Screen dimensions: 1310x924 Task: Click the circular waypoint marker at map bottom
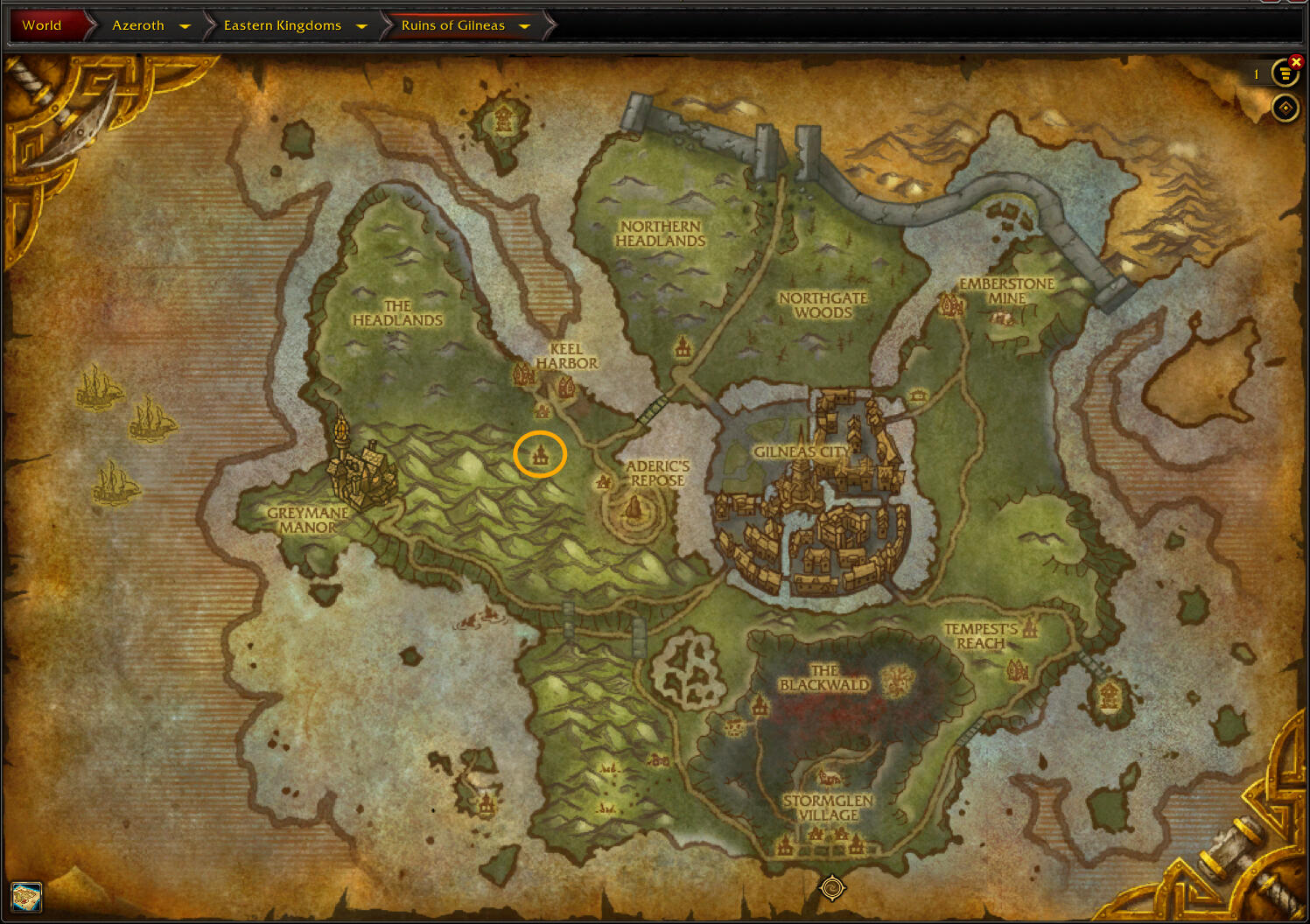pyautogui.click(x=831, y=888)
